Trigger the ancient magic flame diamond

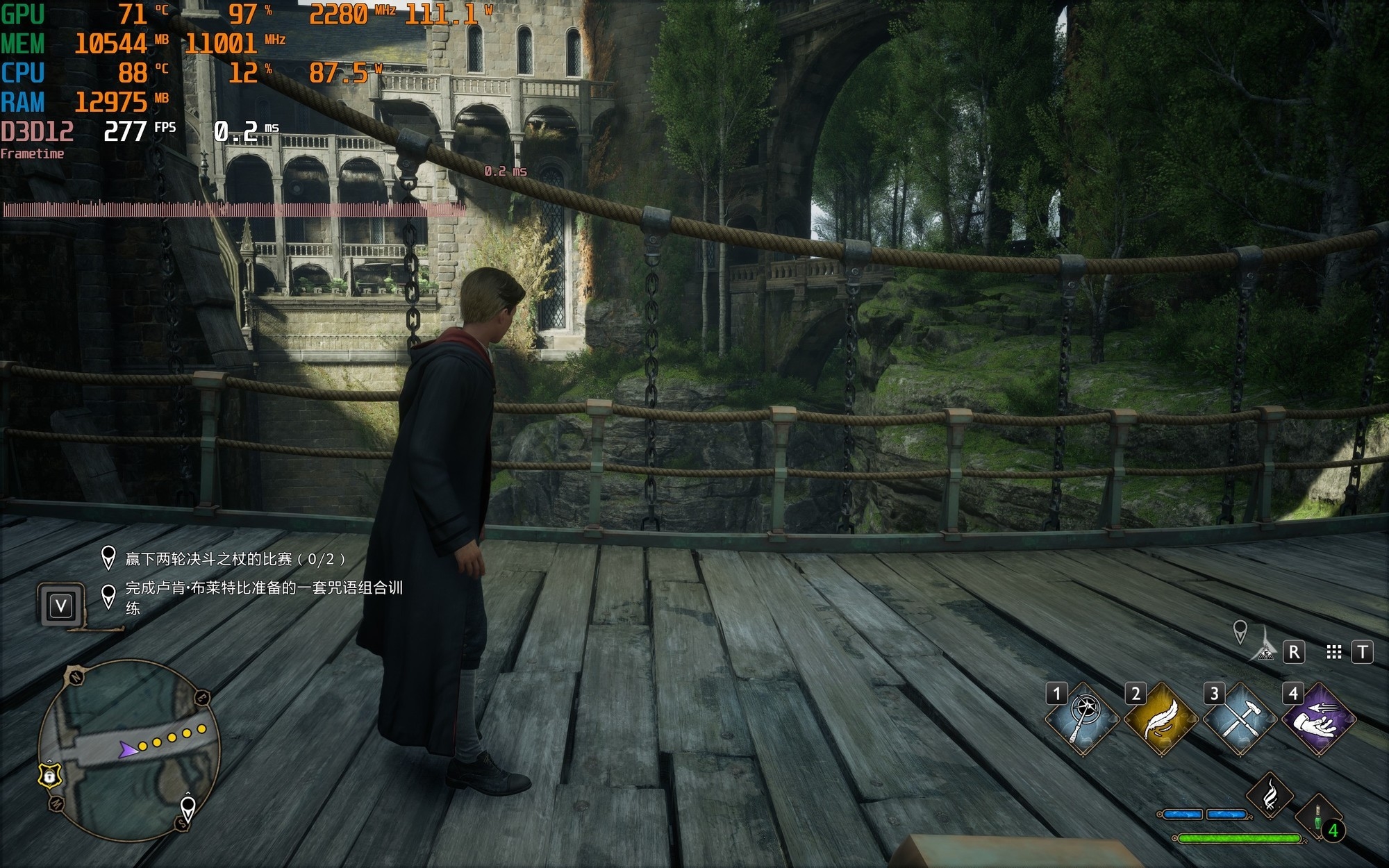(x=1270, y=796)
